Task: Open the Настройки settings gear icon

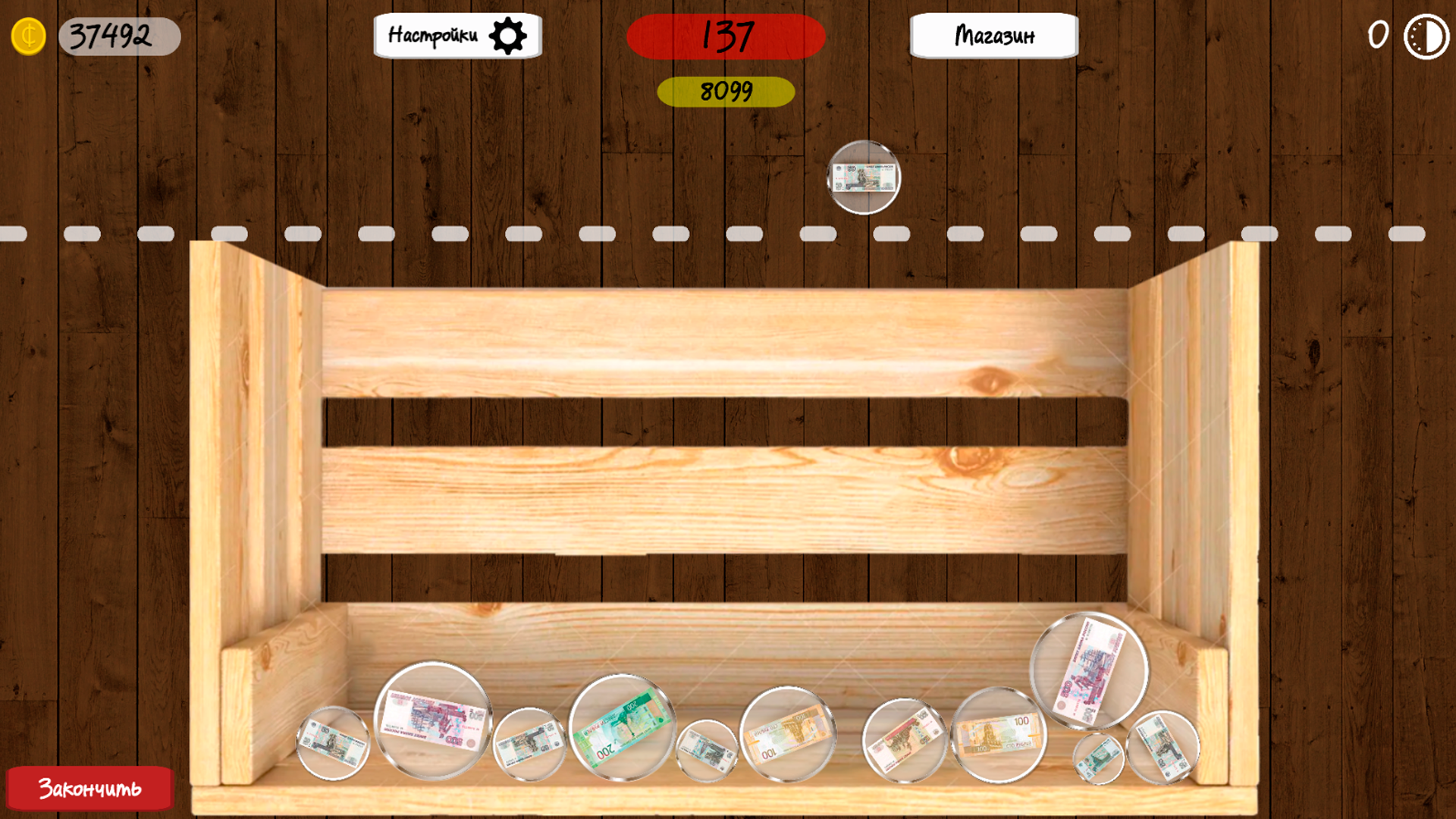Action: pyautogui.click(x=509, y=35)
